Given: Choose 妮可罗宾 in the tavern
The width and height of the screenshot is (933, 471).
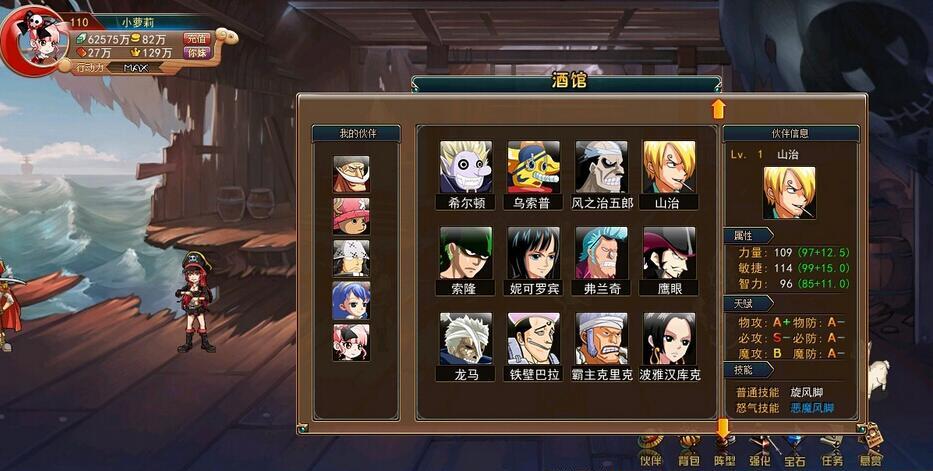Looking at the screenshot, I should pyautogui.click(x=533, y=252).
